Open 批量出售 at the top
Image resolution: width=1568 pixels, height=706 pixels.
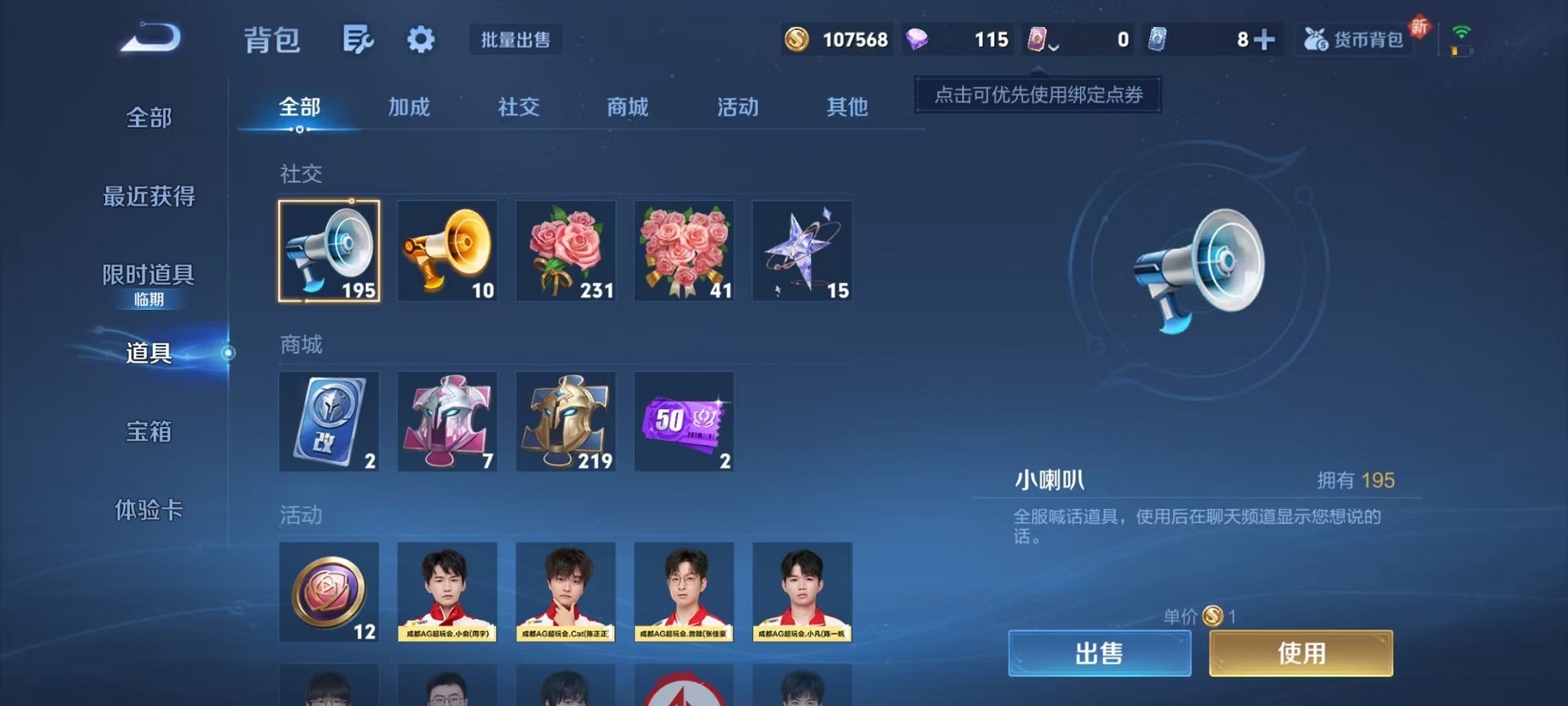click(x=517, y=40)
